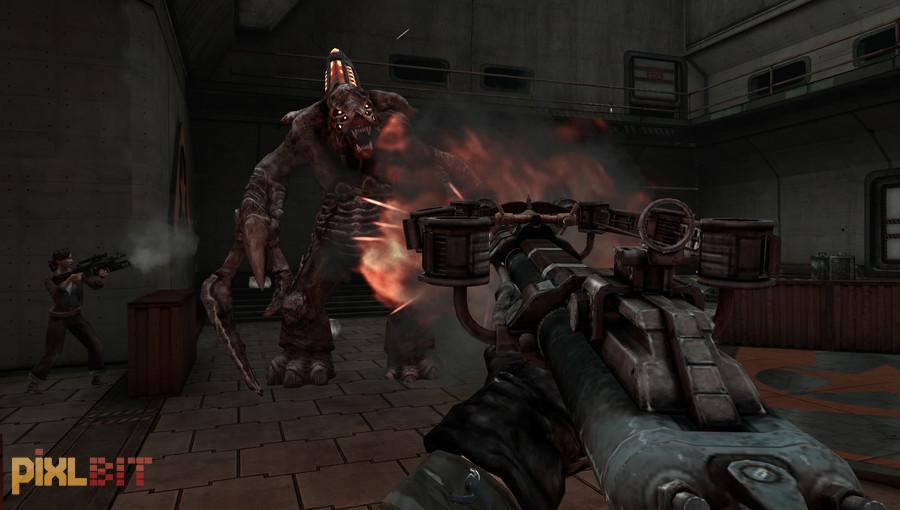Click the PixlBit logo watermark
The width and height of the screenshot is (900, 510).
(80, 473)
